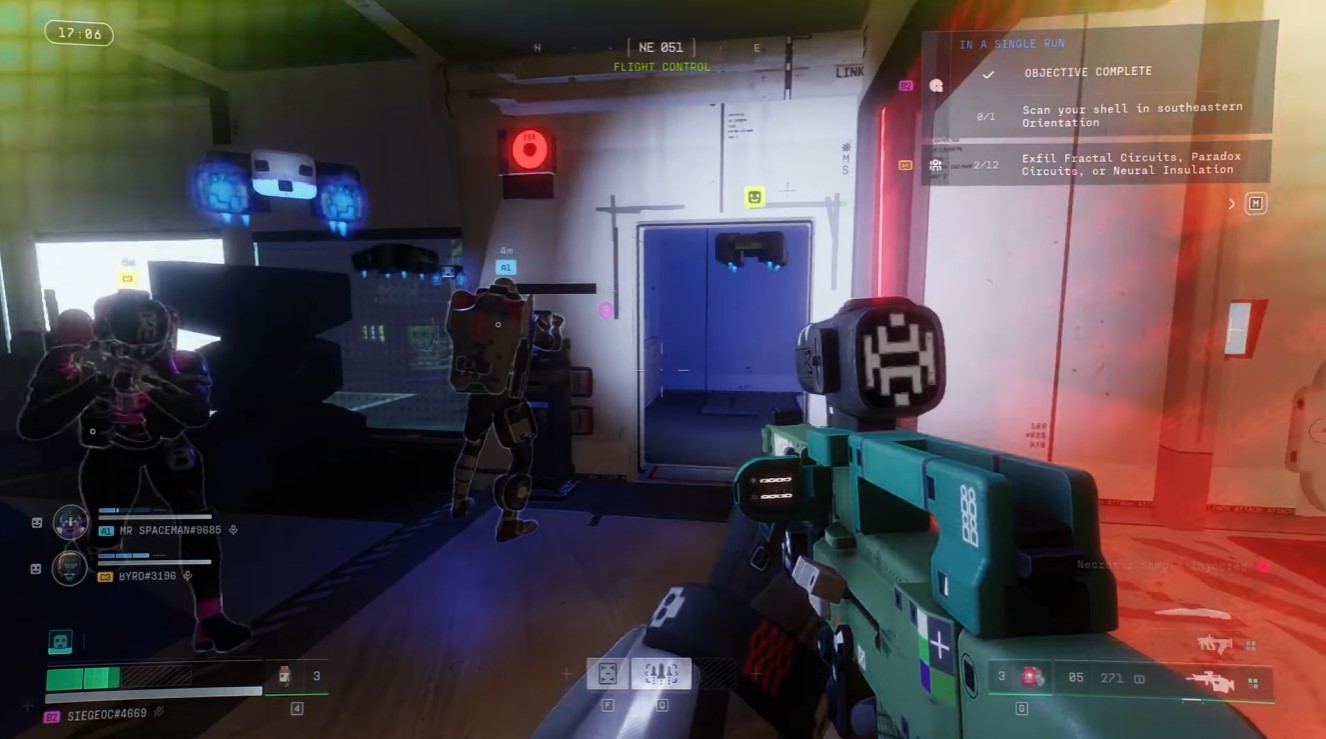Click the yellow smiley teammate marker
The height and width of the screenshot is (739, 1326).
coord(755,197)
